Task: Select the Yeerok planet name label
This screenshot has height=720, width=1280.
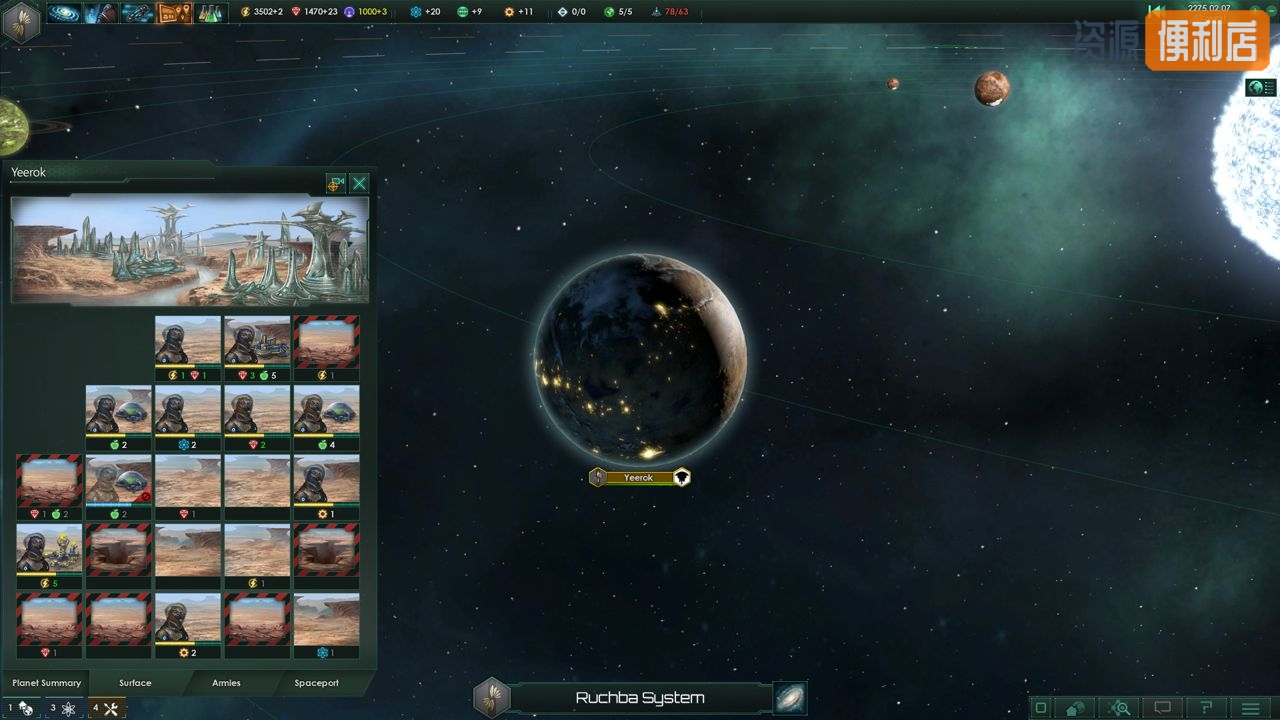Action: (x=638, y=478)
